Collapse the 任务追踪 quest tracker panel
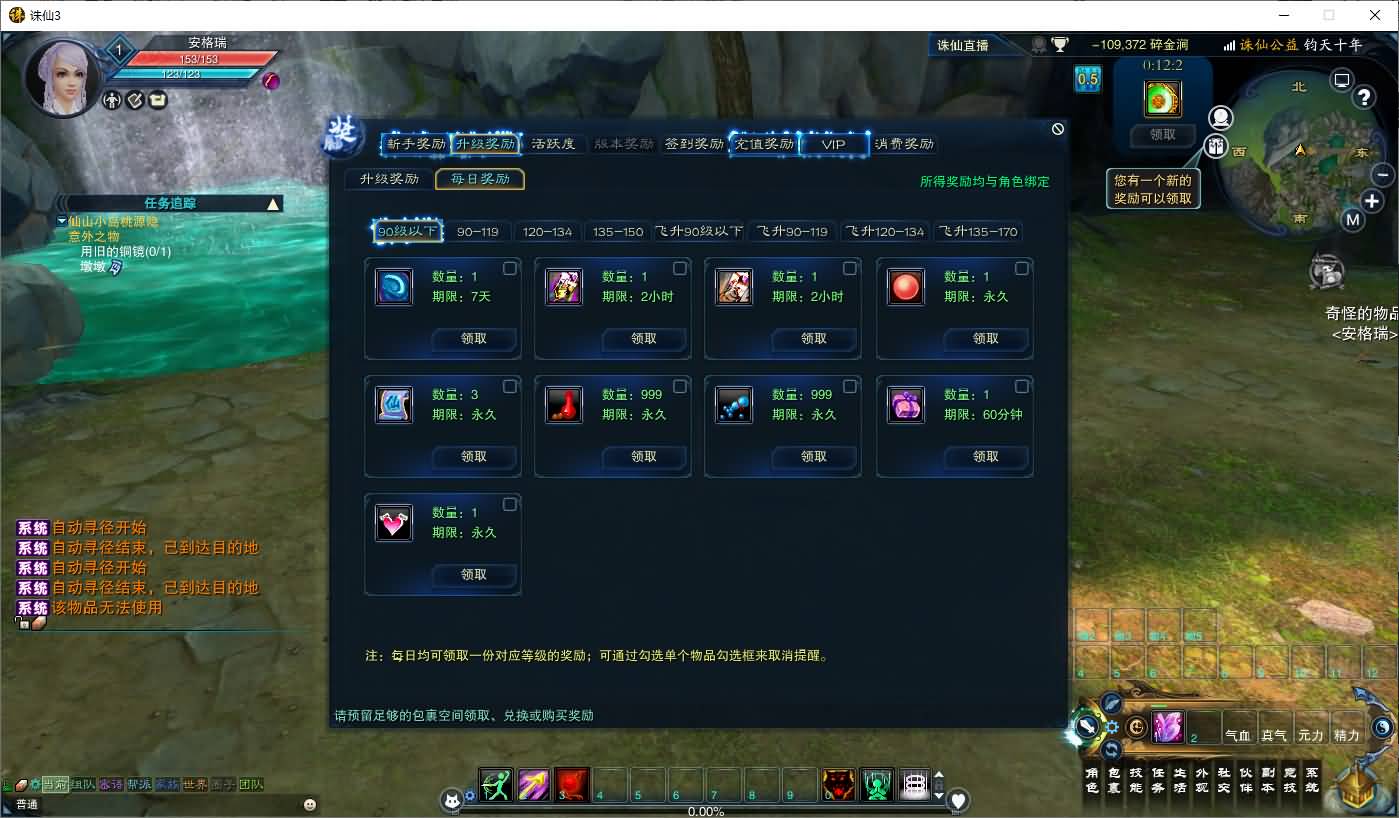1399x818 pixels. point(272,202)
